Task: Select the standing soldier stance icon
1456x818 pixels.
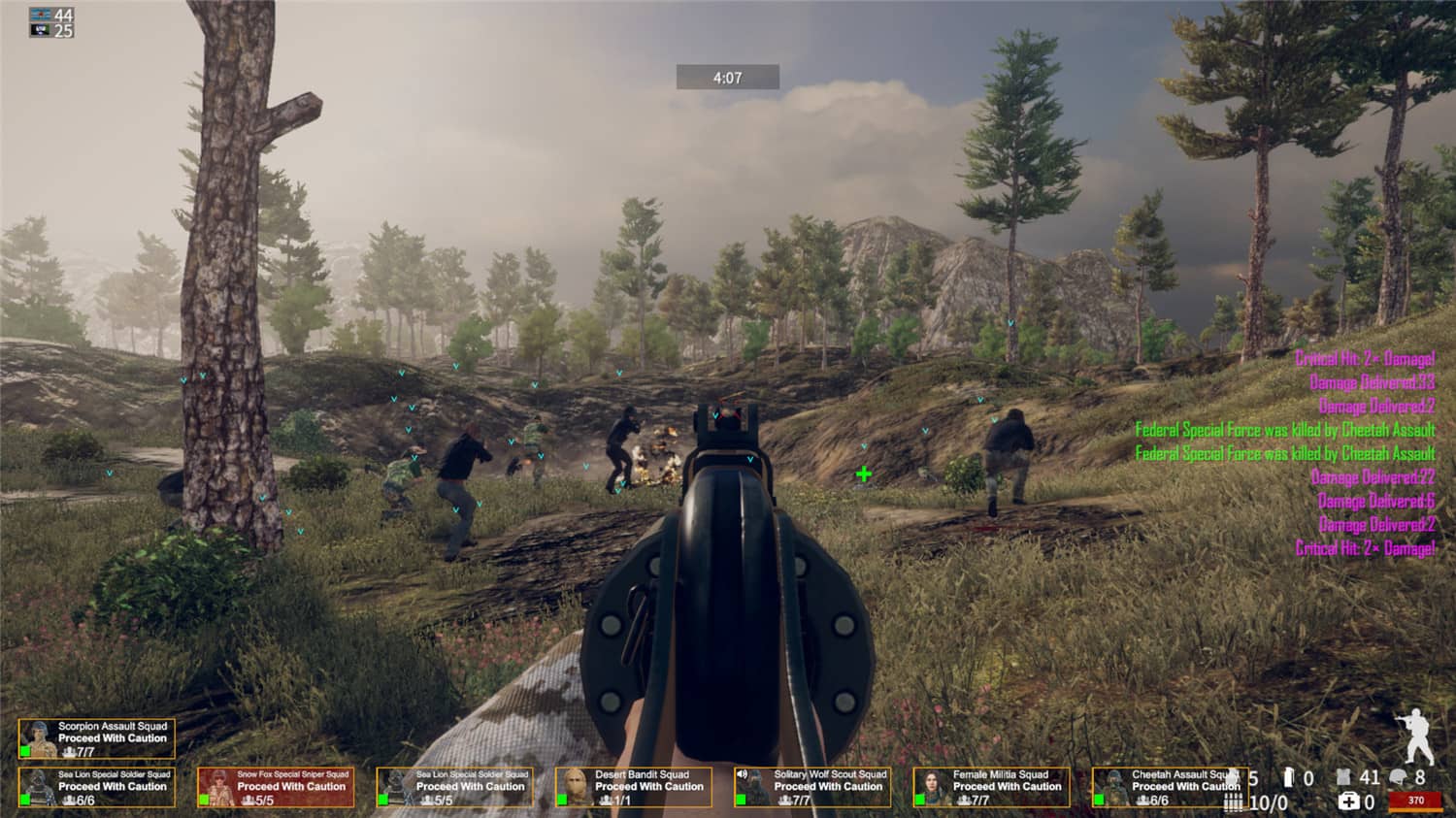Action: click(x=1417, y=740)
